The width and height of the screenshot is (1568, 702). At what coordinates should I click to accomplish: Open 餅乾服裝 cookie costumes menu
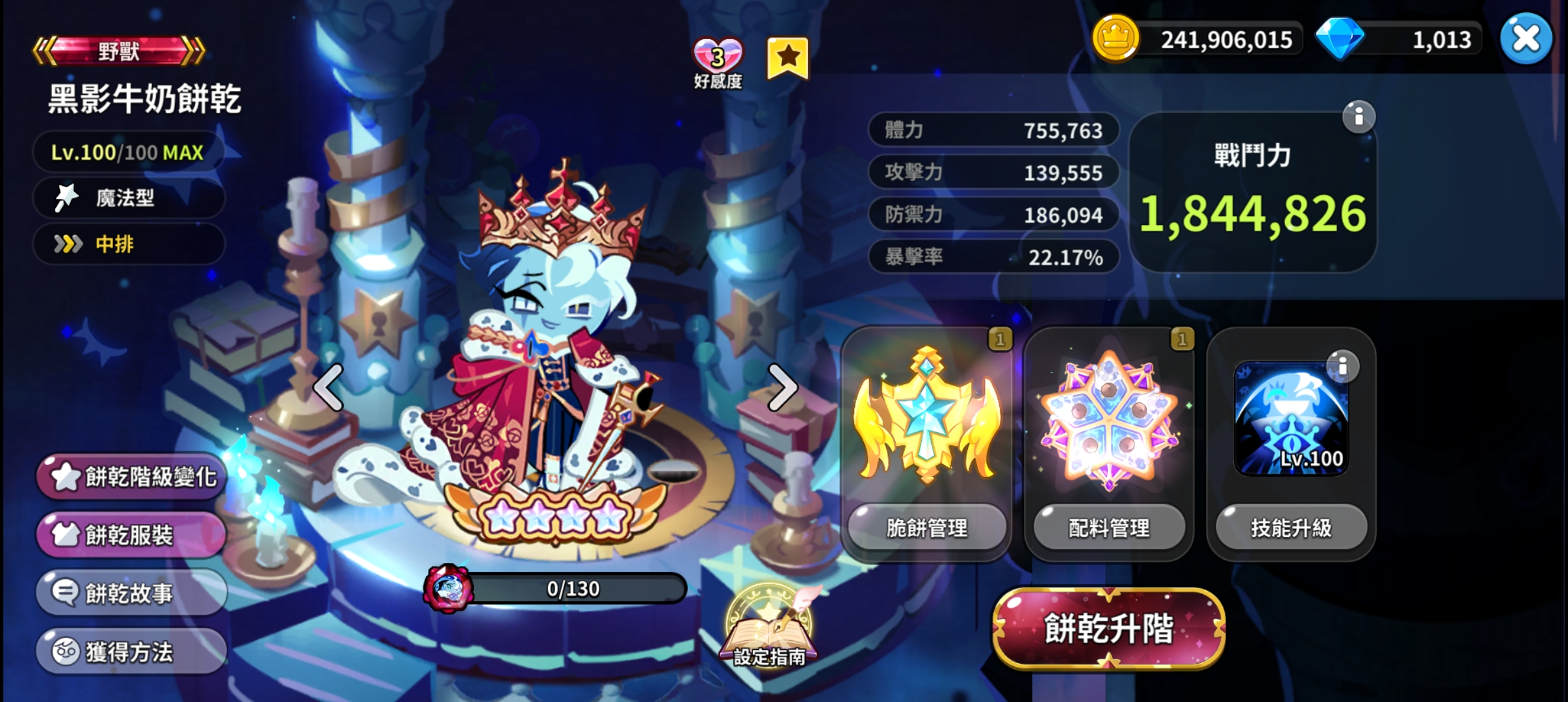click(130, 534)
